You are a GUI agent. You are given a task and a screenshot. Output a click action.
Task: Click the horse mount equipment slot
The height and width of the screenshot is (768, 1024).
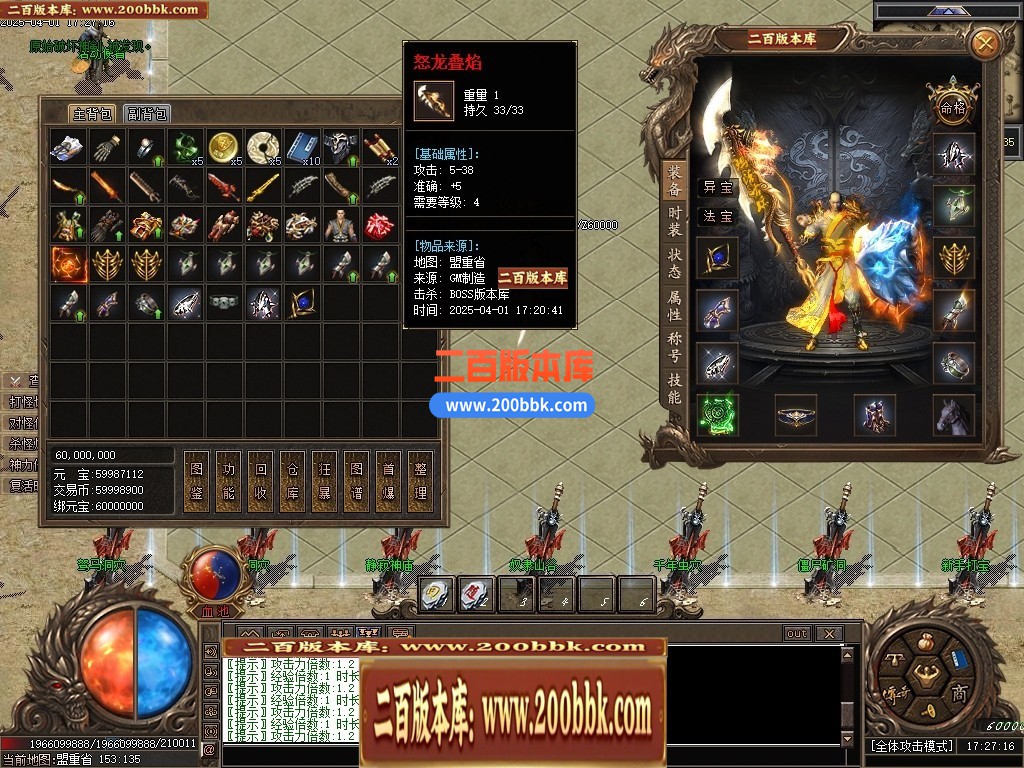coord(954,414)
